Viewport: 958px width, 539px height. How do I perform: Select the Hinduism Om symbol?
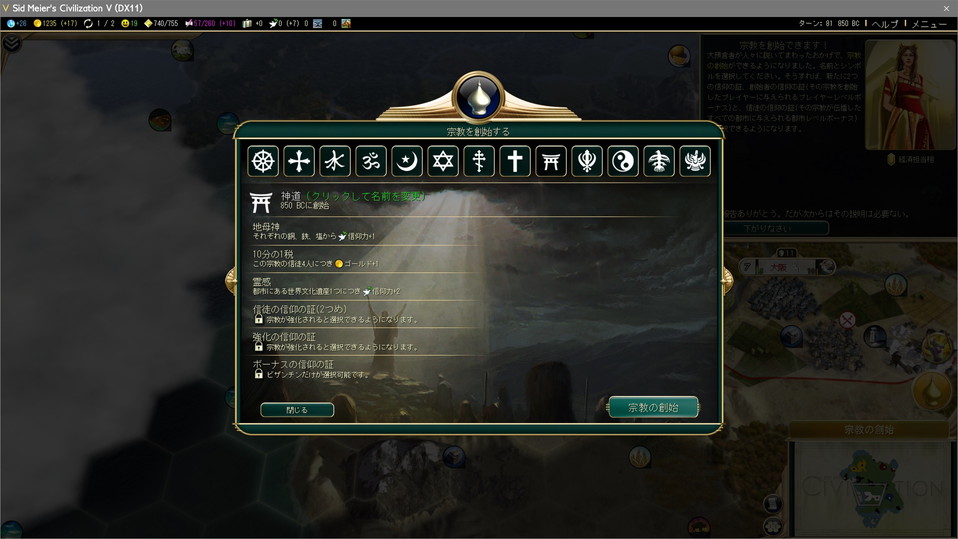[371, 161]
